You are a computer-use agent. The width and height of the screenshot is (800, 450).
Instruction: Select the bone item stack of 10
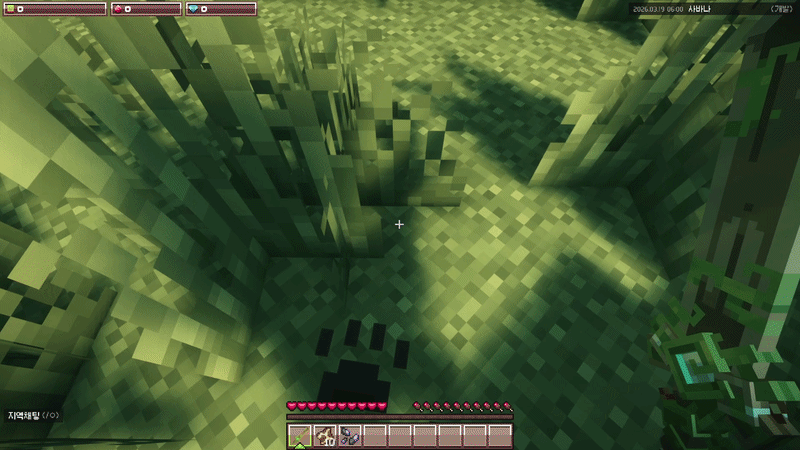325,435
